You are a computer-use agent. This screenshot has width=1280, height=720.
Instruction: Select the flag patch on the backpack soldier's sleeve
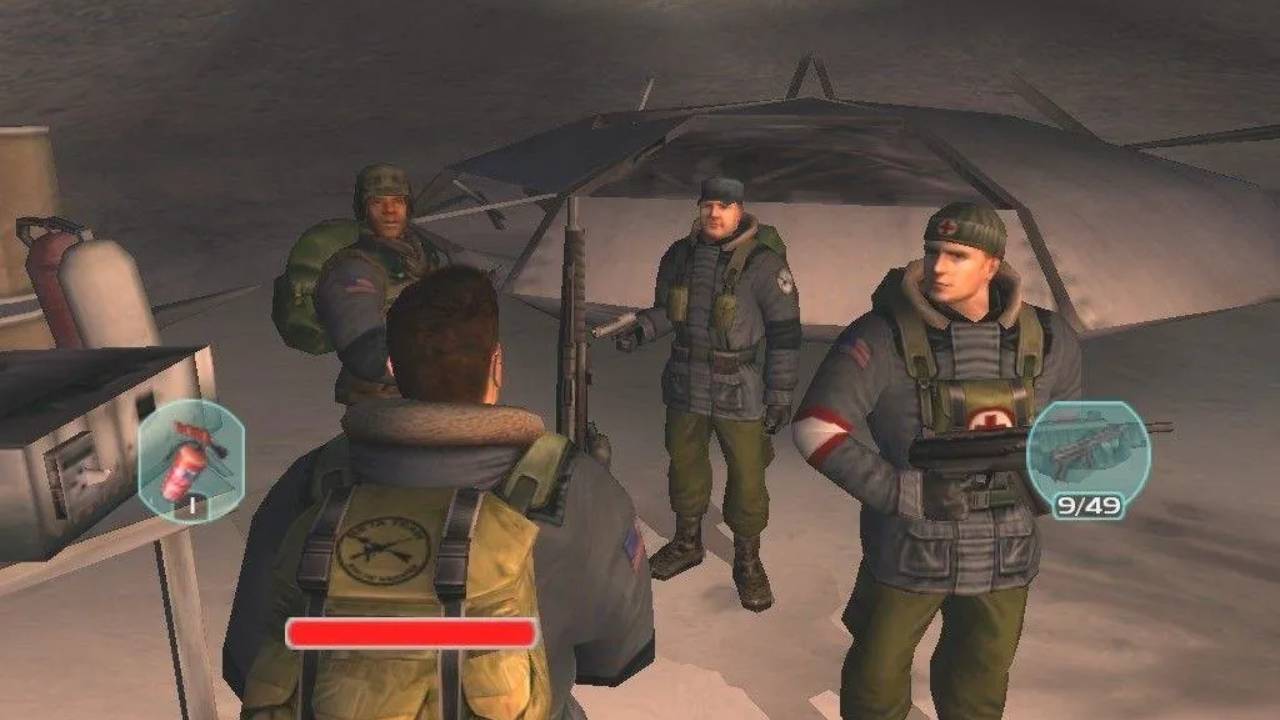pyautogui.click(x=358, y=284)
